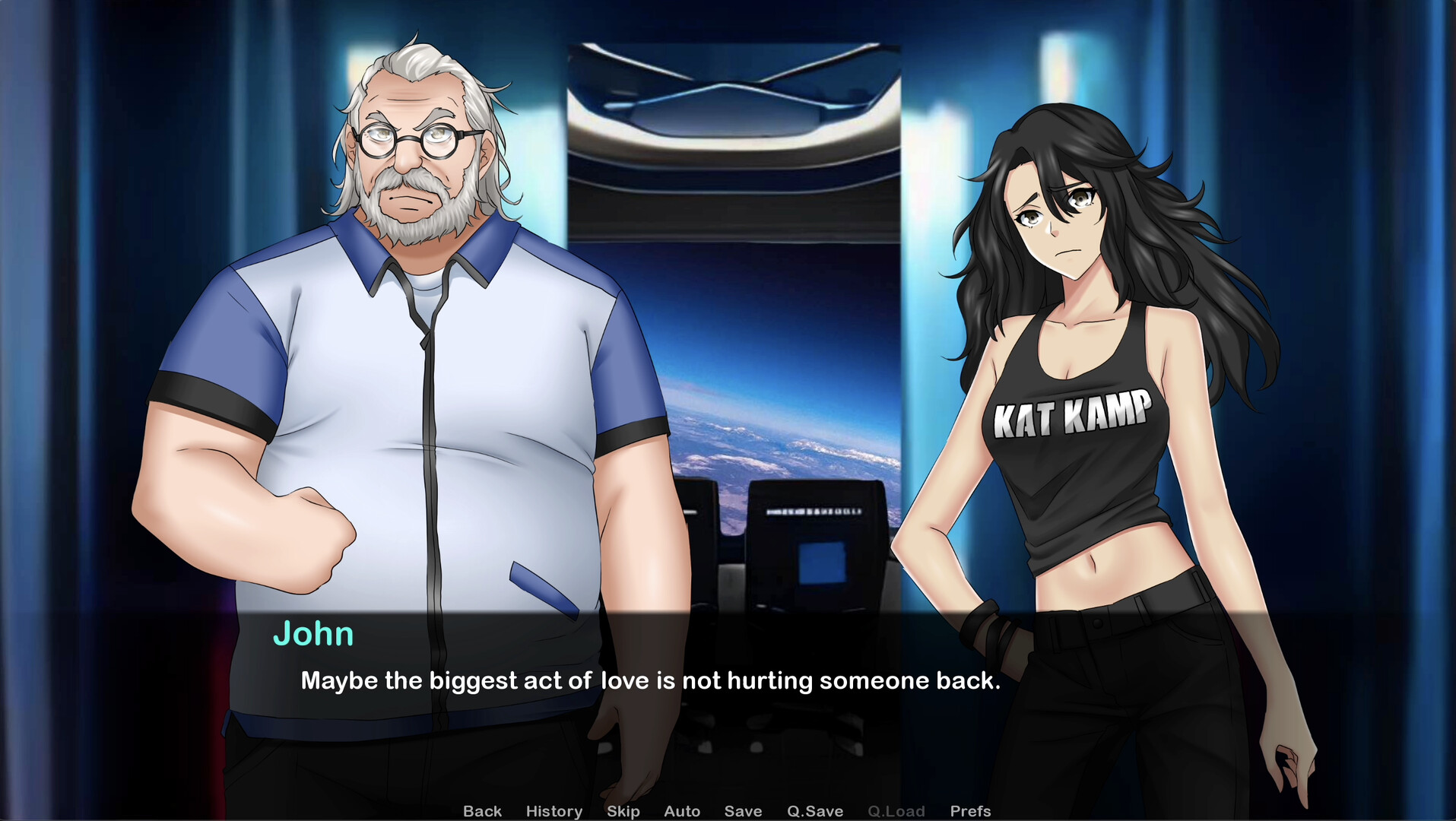Click the John name label above the dialogue
This screenshot has height=821, width=1456.
pyautogui.click(x=314, y=634)
